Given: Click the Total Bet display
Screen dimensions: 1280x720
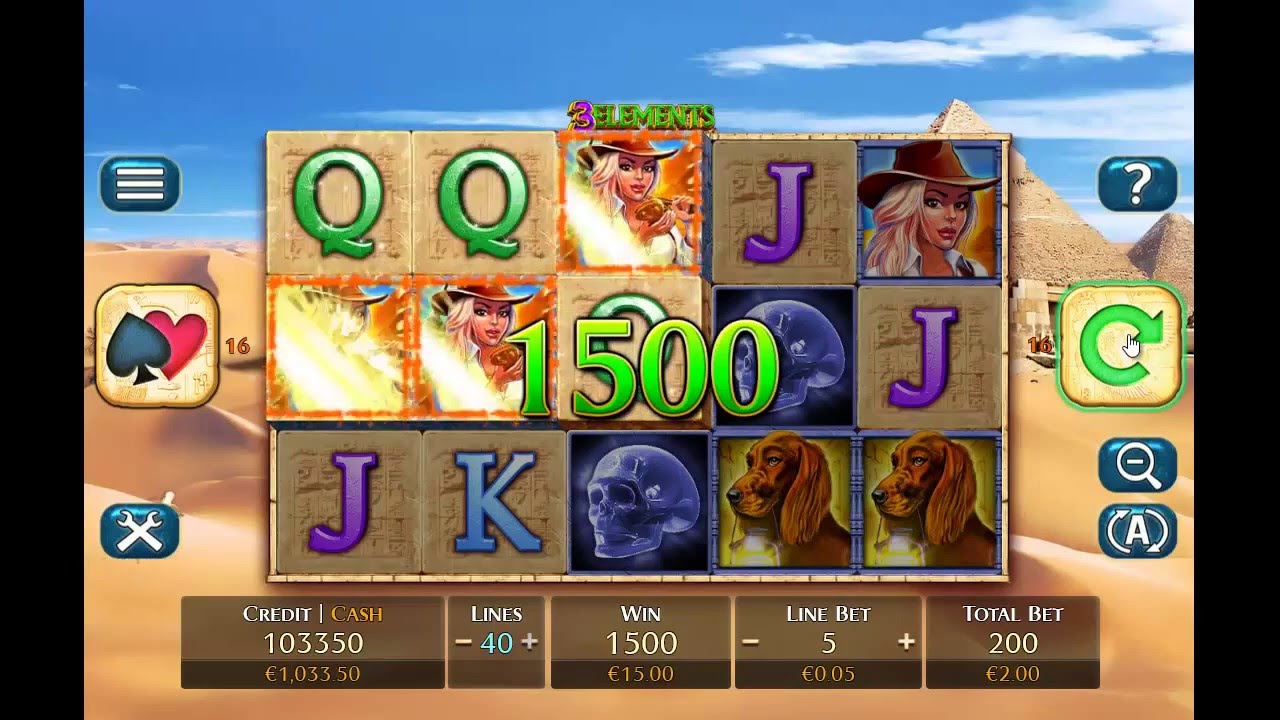Looking at the screenshot, I should coord(1013,642).
